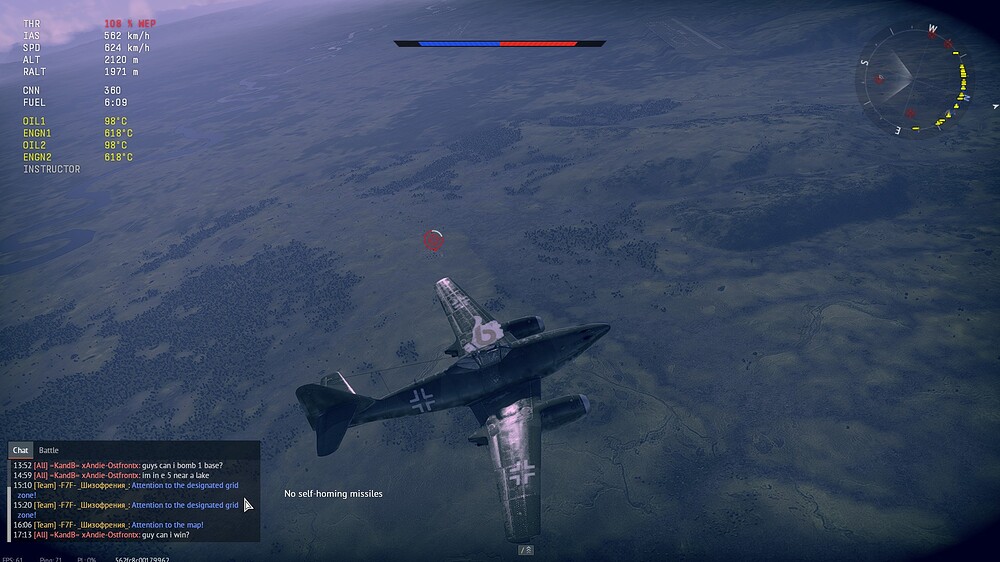1000x562 pixels.
Task: Open the Battle tab in chat
Action: click(x=49, y=451)
